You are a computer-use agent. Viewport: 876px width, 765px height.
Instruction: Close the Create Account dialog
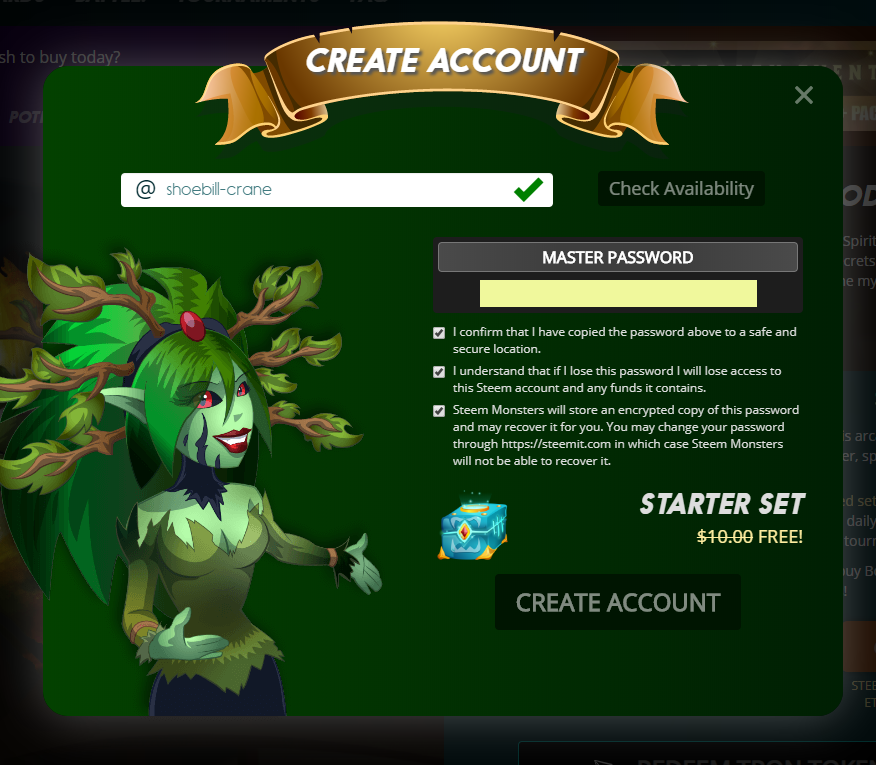point(803,95)
